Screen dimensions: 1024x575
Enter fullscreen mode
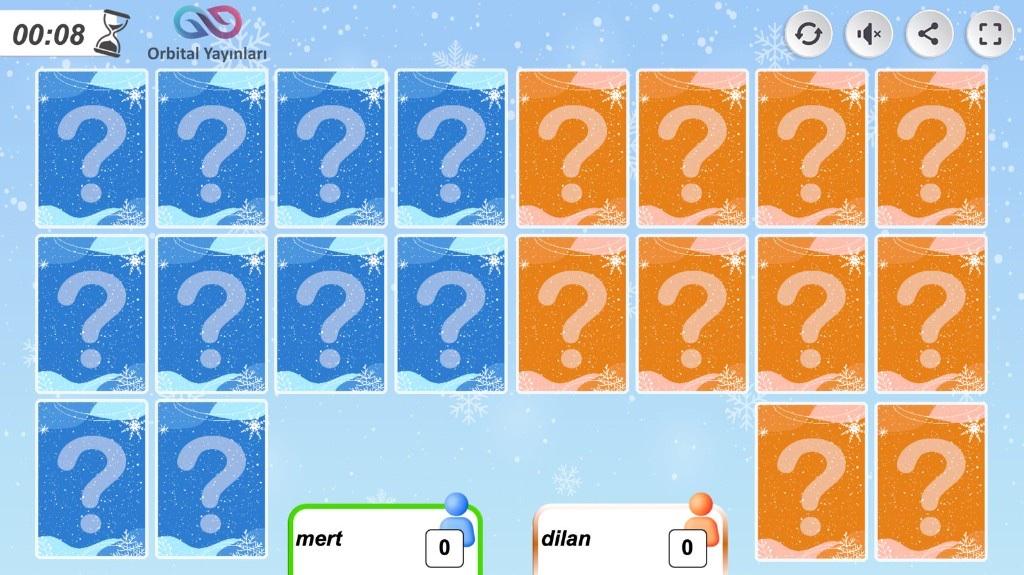pyautogui.click(x=990, y=35)
